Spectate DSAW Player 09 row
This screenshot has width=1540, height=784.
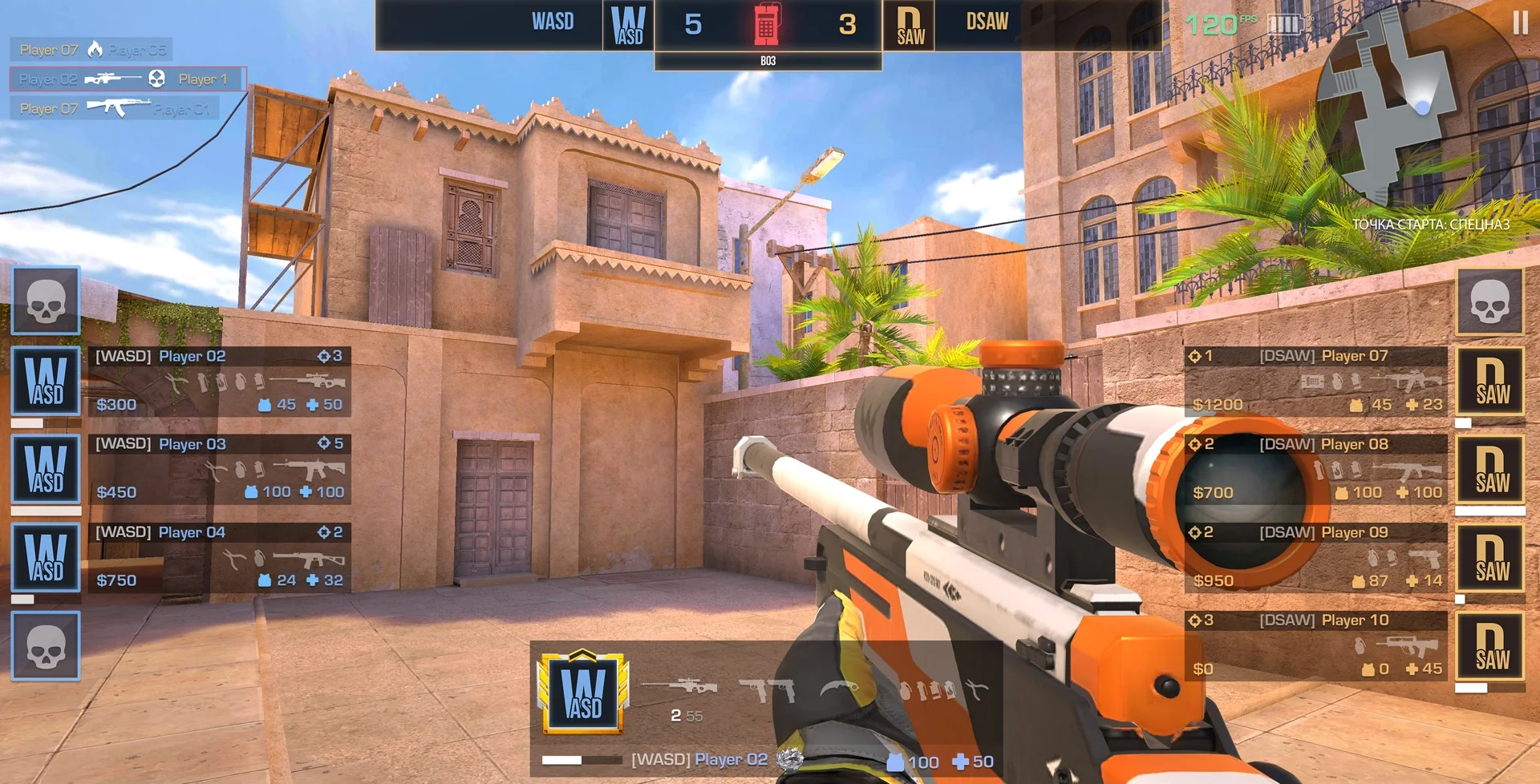(x=1315, y=557)
